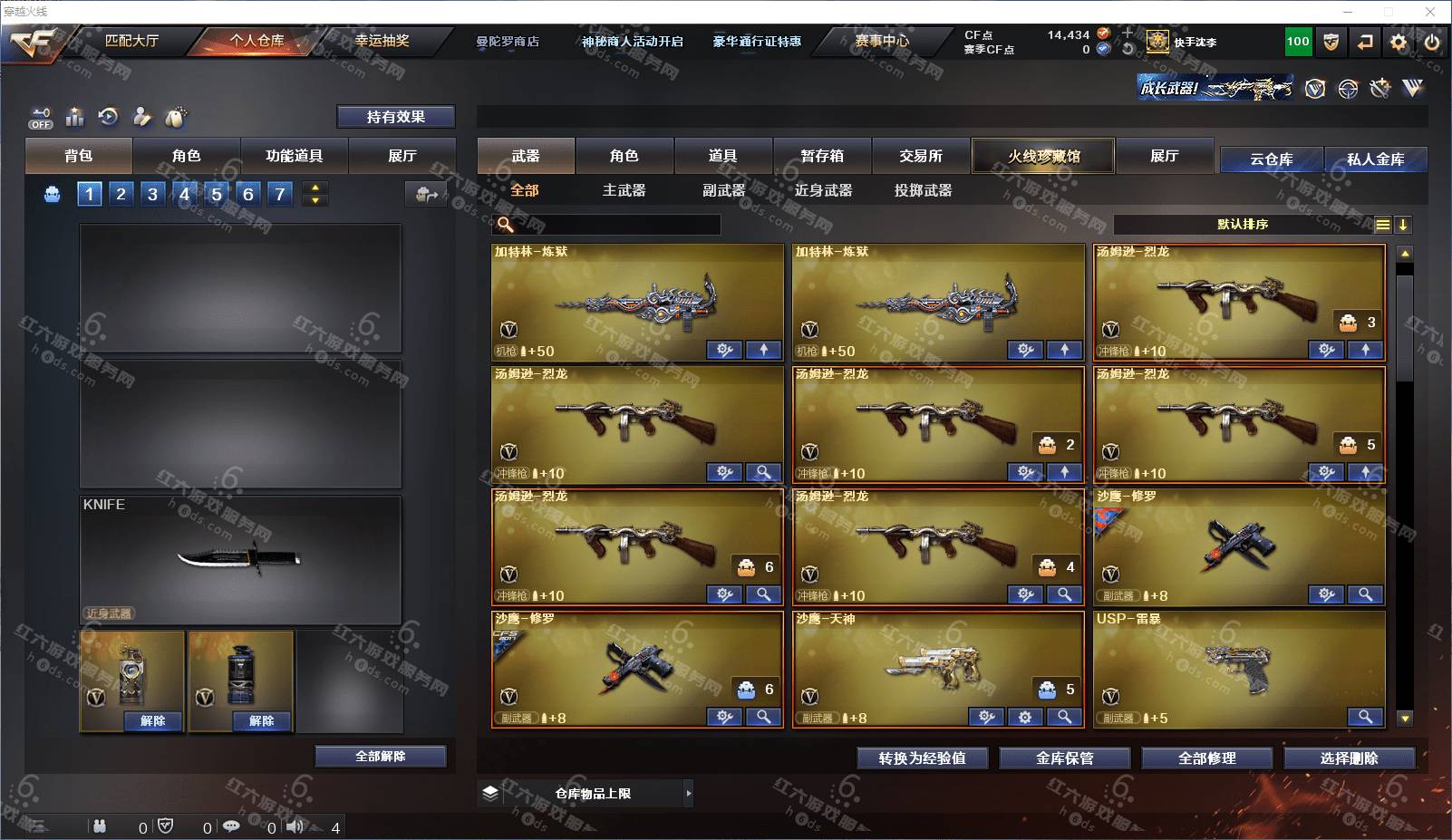
Task: Show 近身武器 melee weapons category
Action: 823,190
